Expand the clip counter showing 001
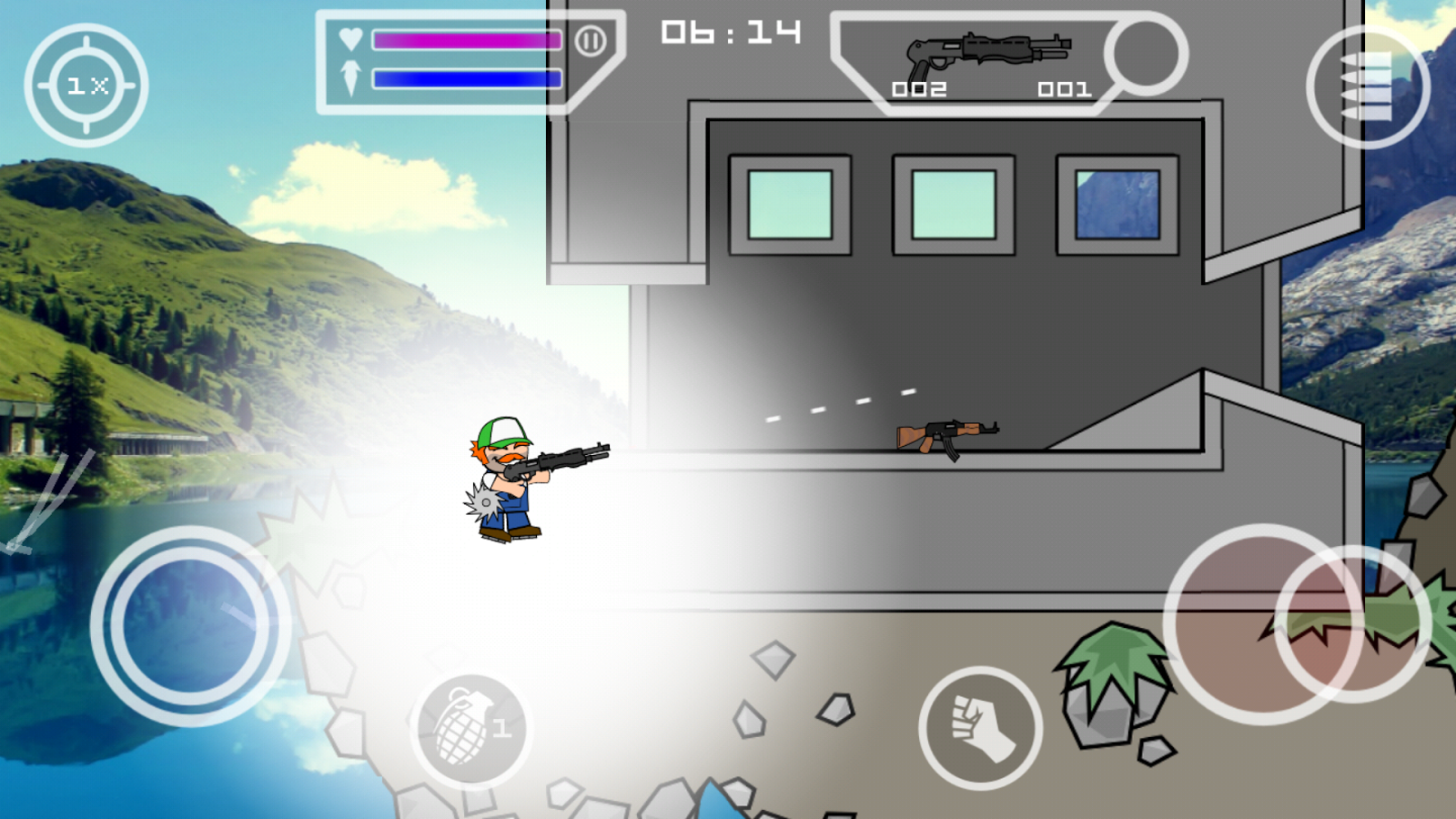 click(x=1066, y=89)
